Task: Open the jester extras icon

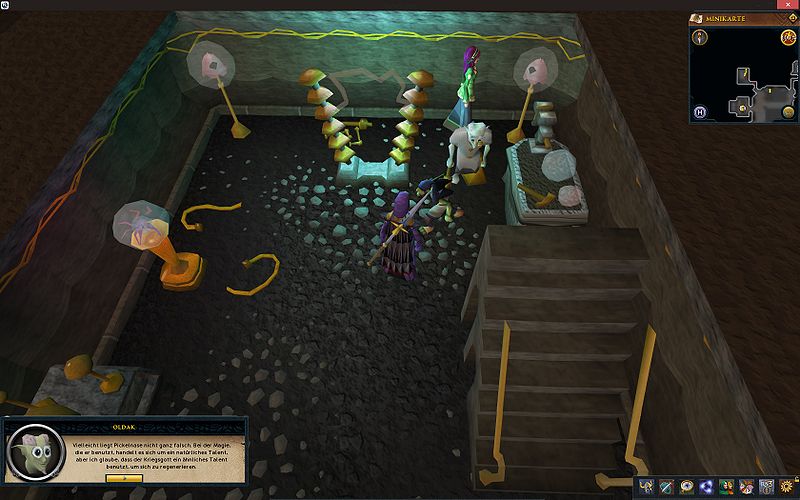Action: [746, 487]
